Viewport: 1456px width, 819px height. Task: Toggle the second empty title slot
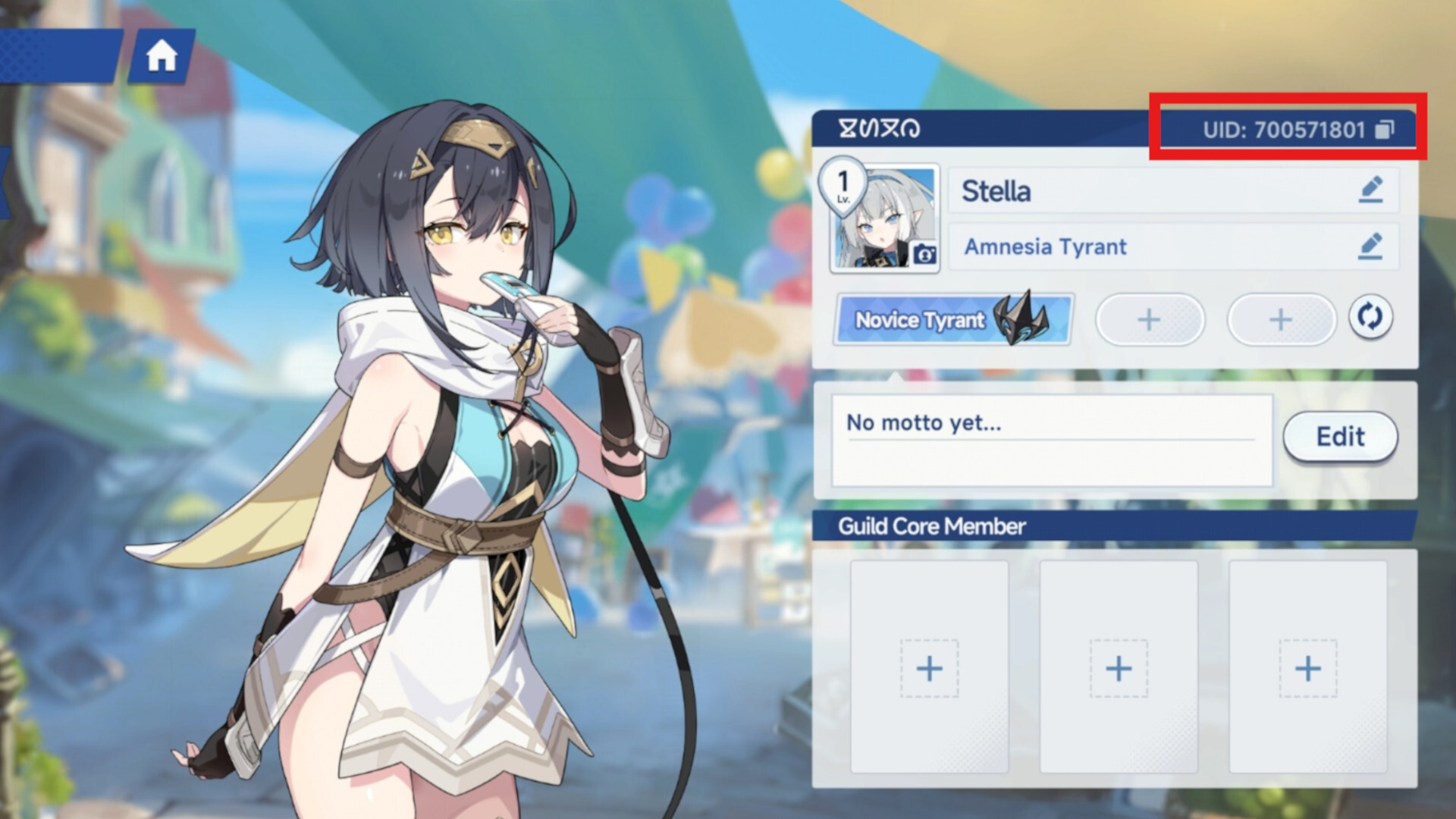click(1282, 319)
